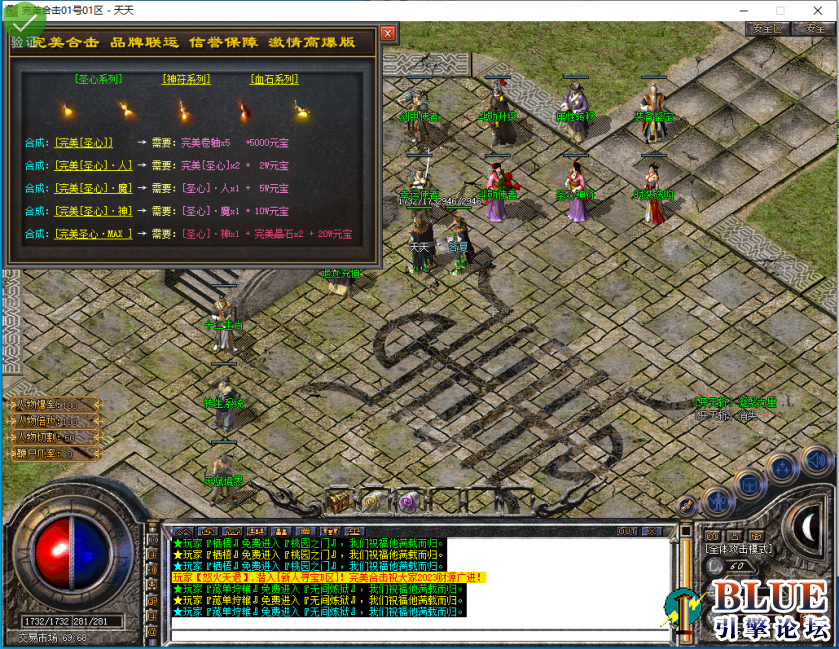
Task: Toggle the sound speaker button
Action: 815,460
